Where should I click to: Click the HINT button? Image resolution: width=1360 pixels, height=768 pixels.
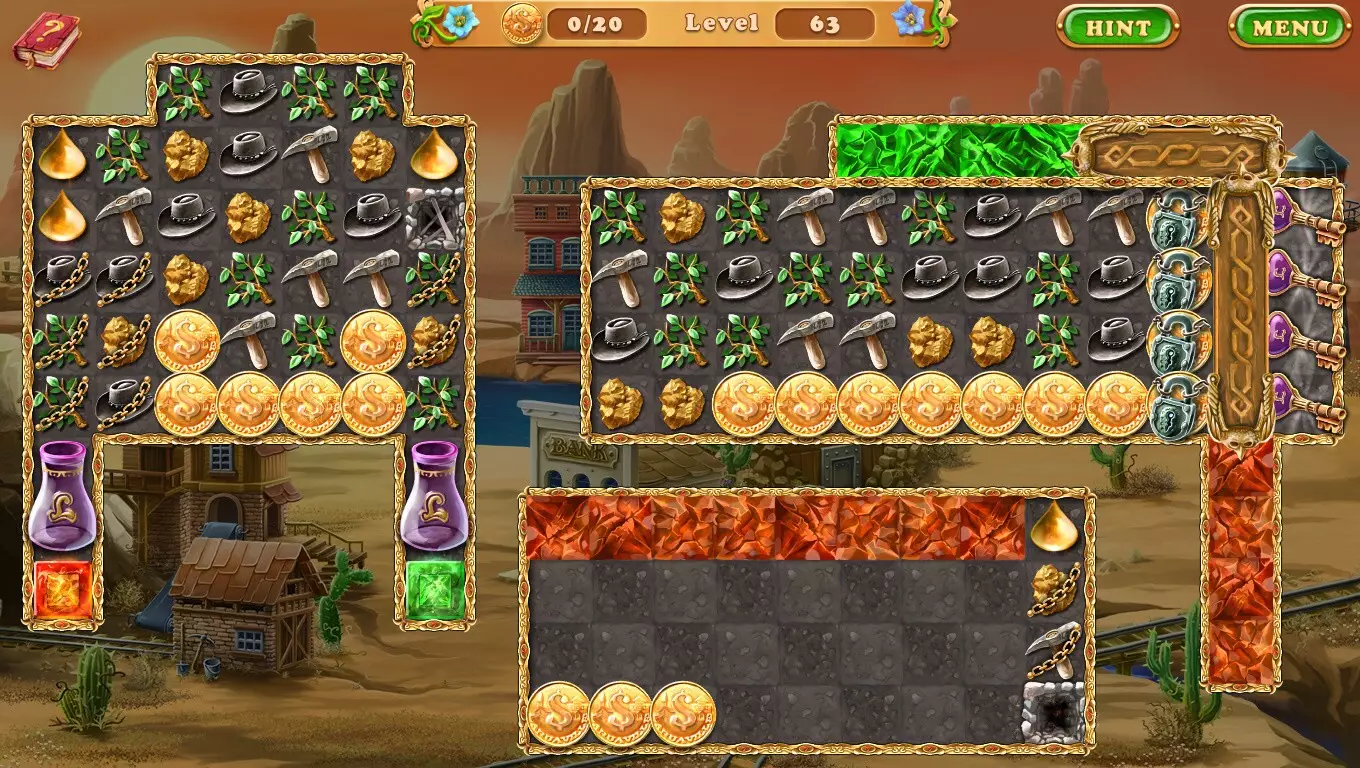[x=1117, y=27]
